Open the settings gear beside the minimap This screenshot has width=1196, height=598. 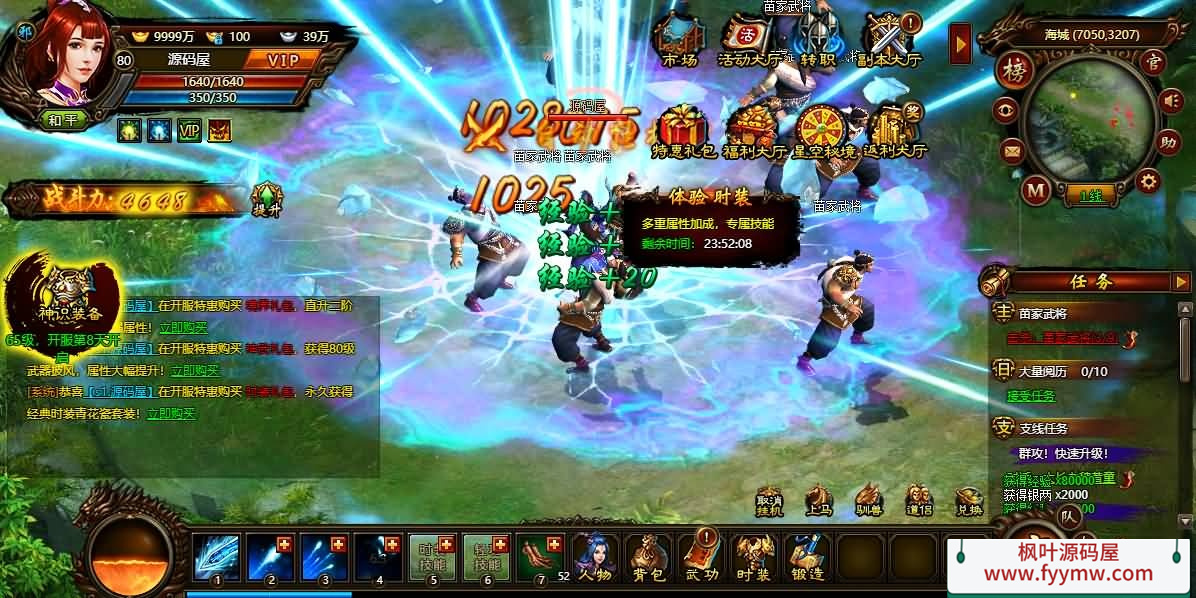pyautogui.click(x=1148, y=181)
